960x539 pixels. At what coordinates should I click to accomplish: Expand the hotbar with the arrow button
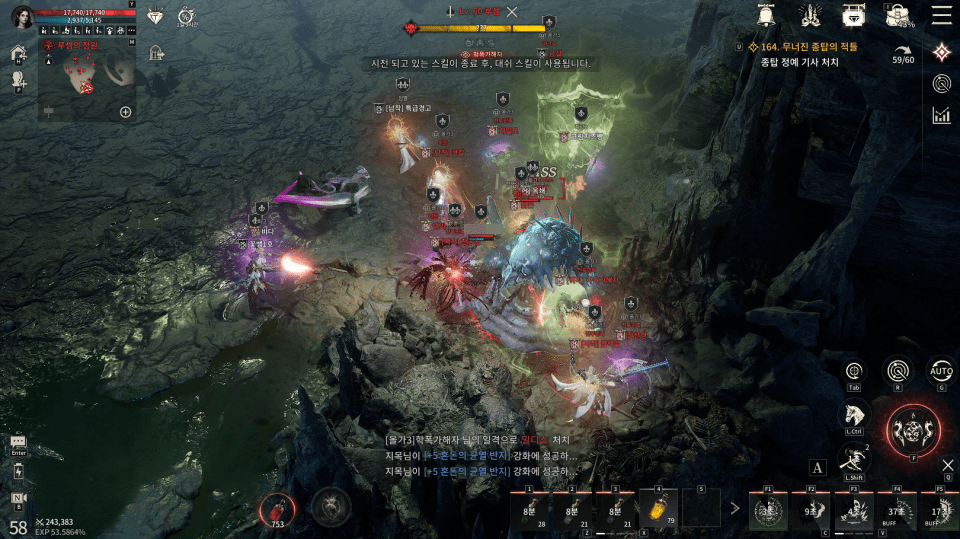(x=735, y=508)
